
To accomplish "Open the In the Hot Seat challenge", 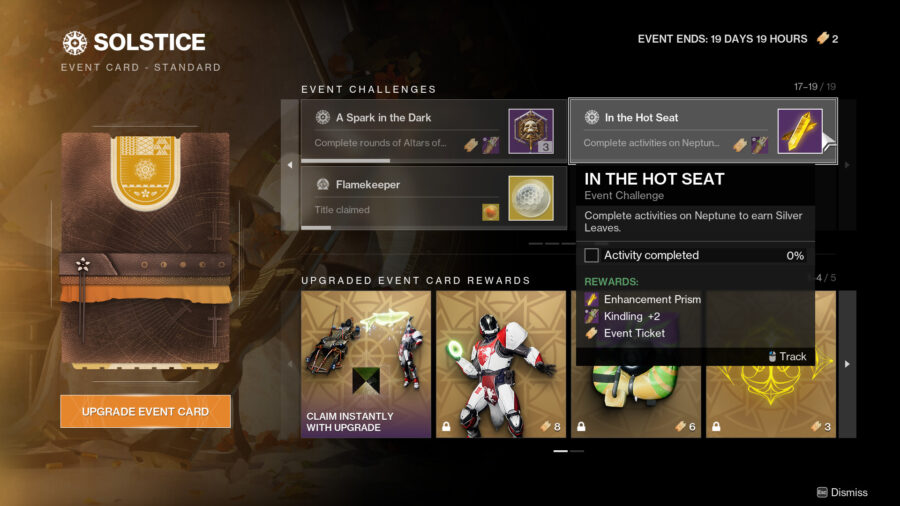I will coord(702,130).
